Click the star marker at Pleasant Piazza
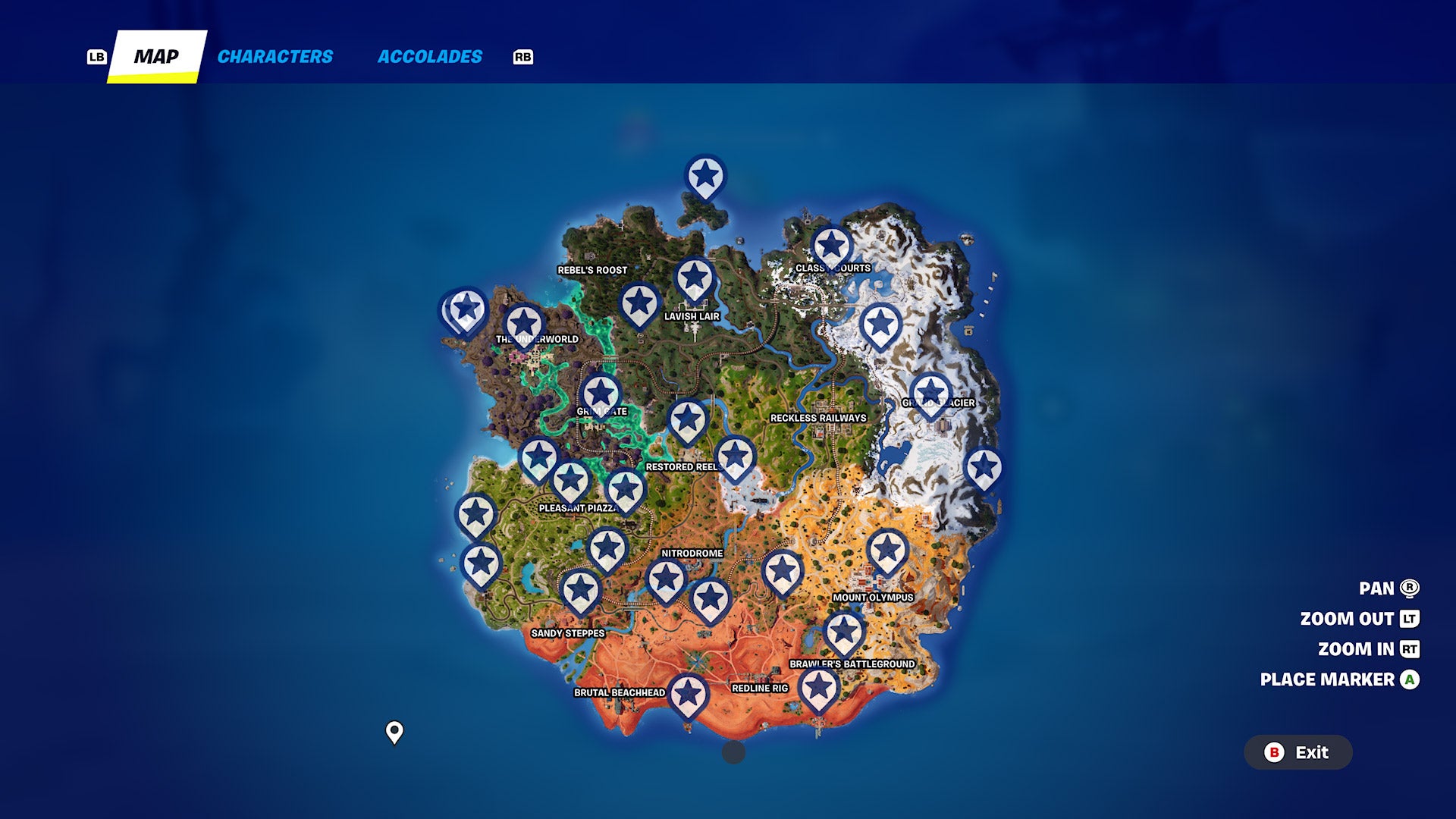The image size is (1456, 819). (570, 479)
